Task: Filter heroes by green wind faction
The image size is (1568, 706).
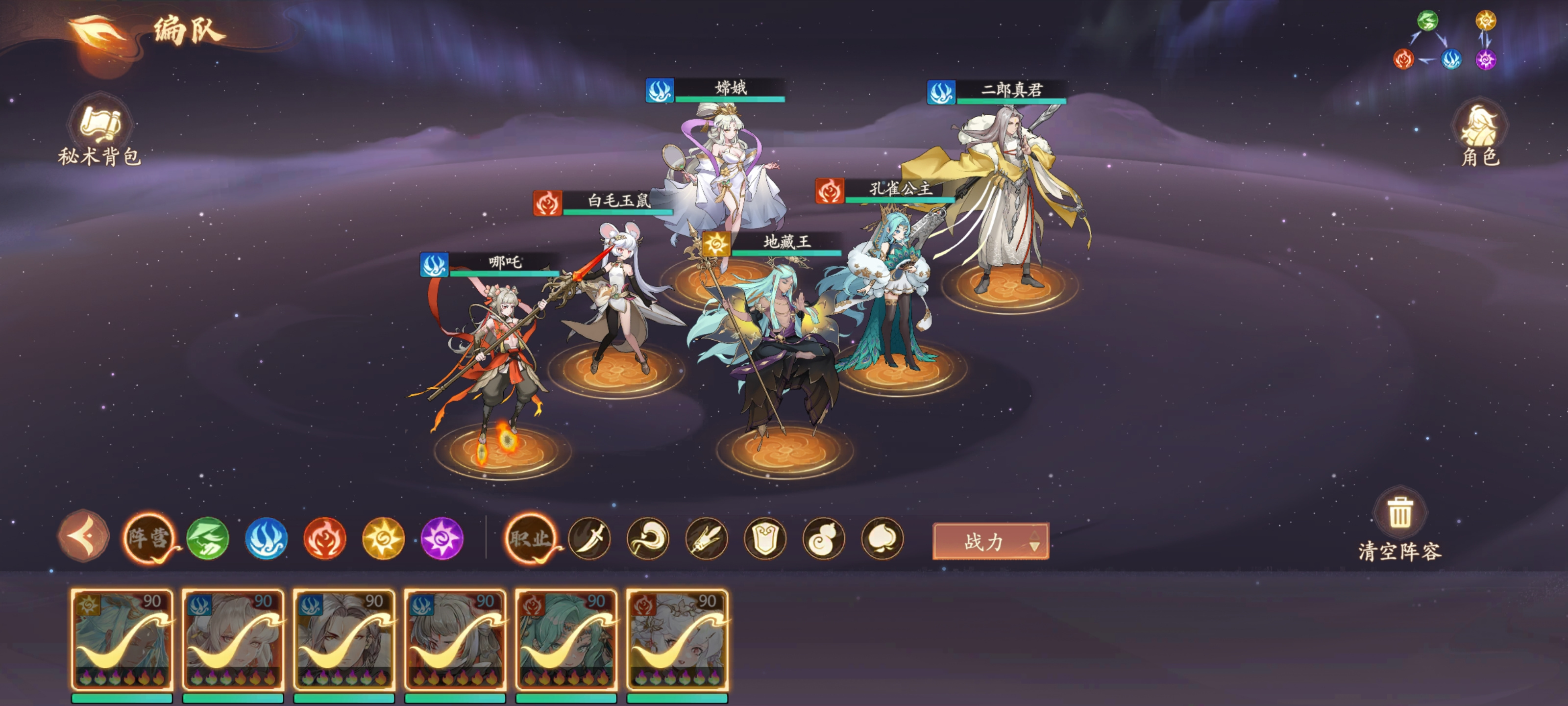Action: [208, 538]
